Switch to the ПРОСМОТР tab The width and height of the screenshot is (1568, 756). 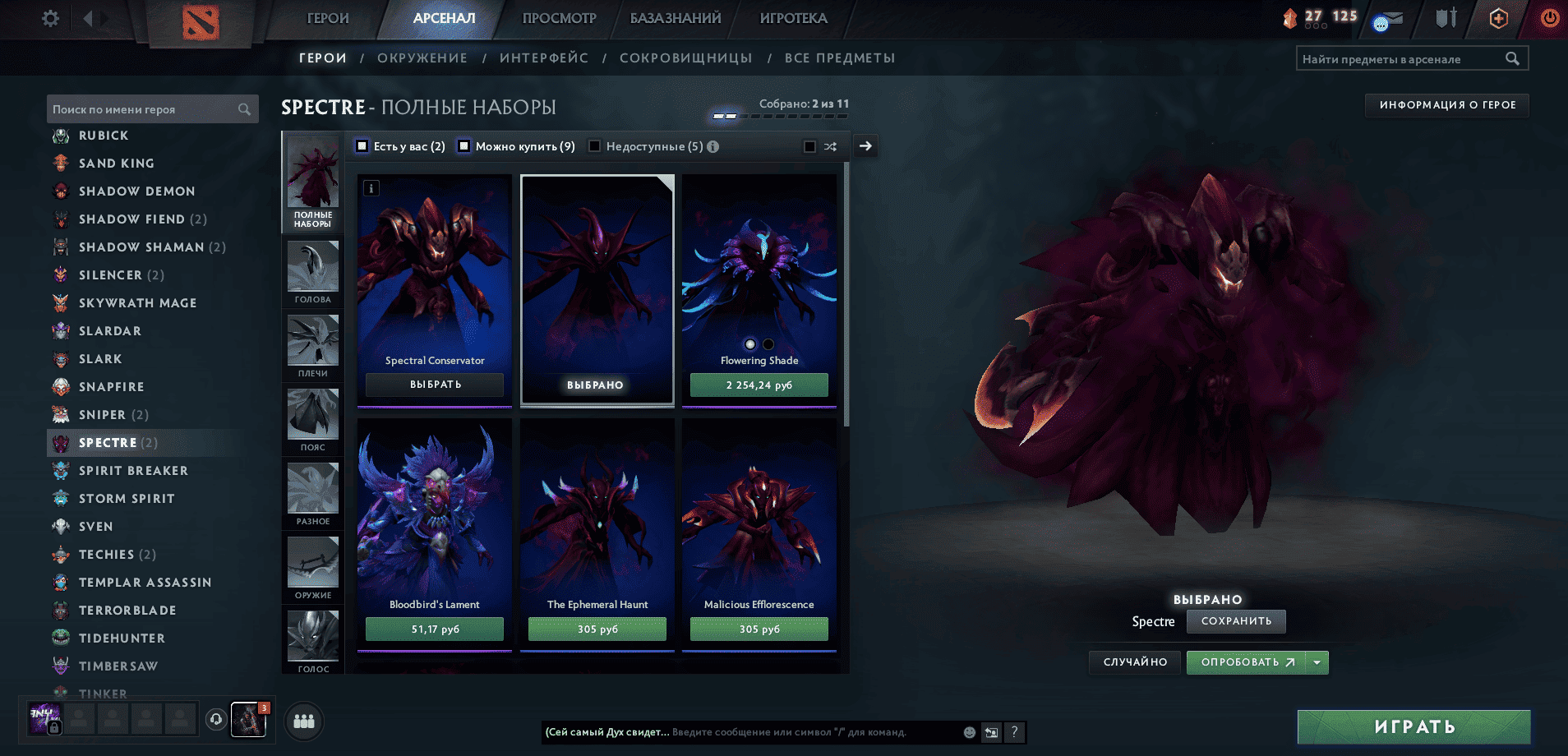(558, 18)
